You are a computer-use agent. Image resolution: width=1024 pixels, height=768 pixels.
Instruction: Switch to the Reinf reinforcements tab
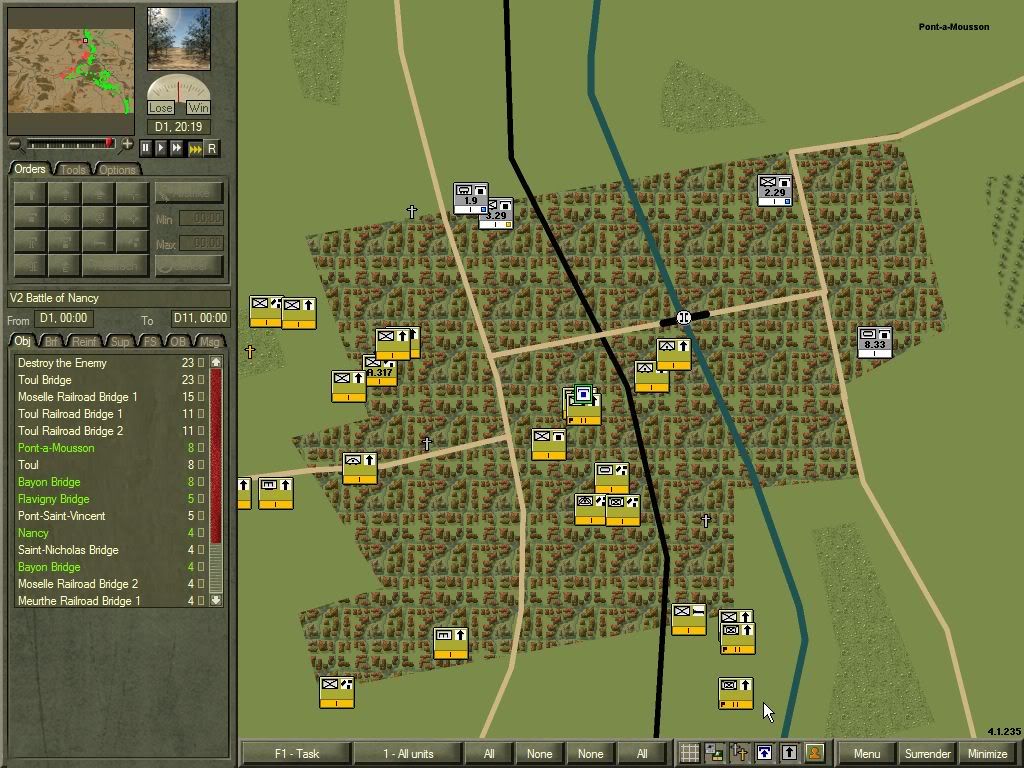click(x=85, y=341)
